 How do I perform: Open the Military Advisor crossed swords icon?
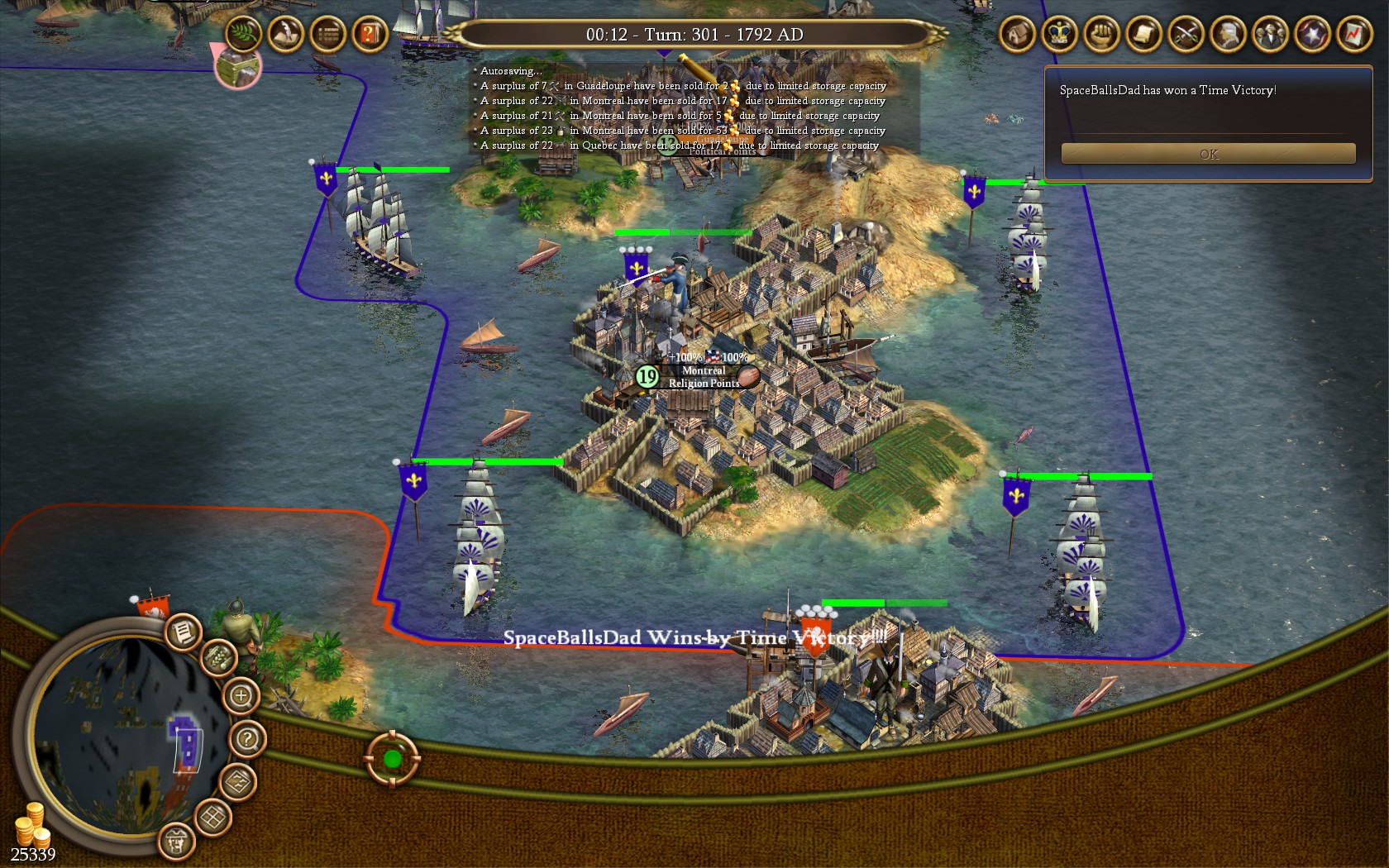[x=1185, y=35]
